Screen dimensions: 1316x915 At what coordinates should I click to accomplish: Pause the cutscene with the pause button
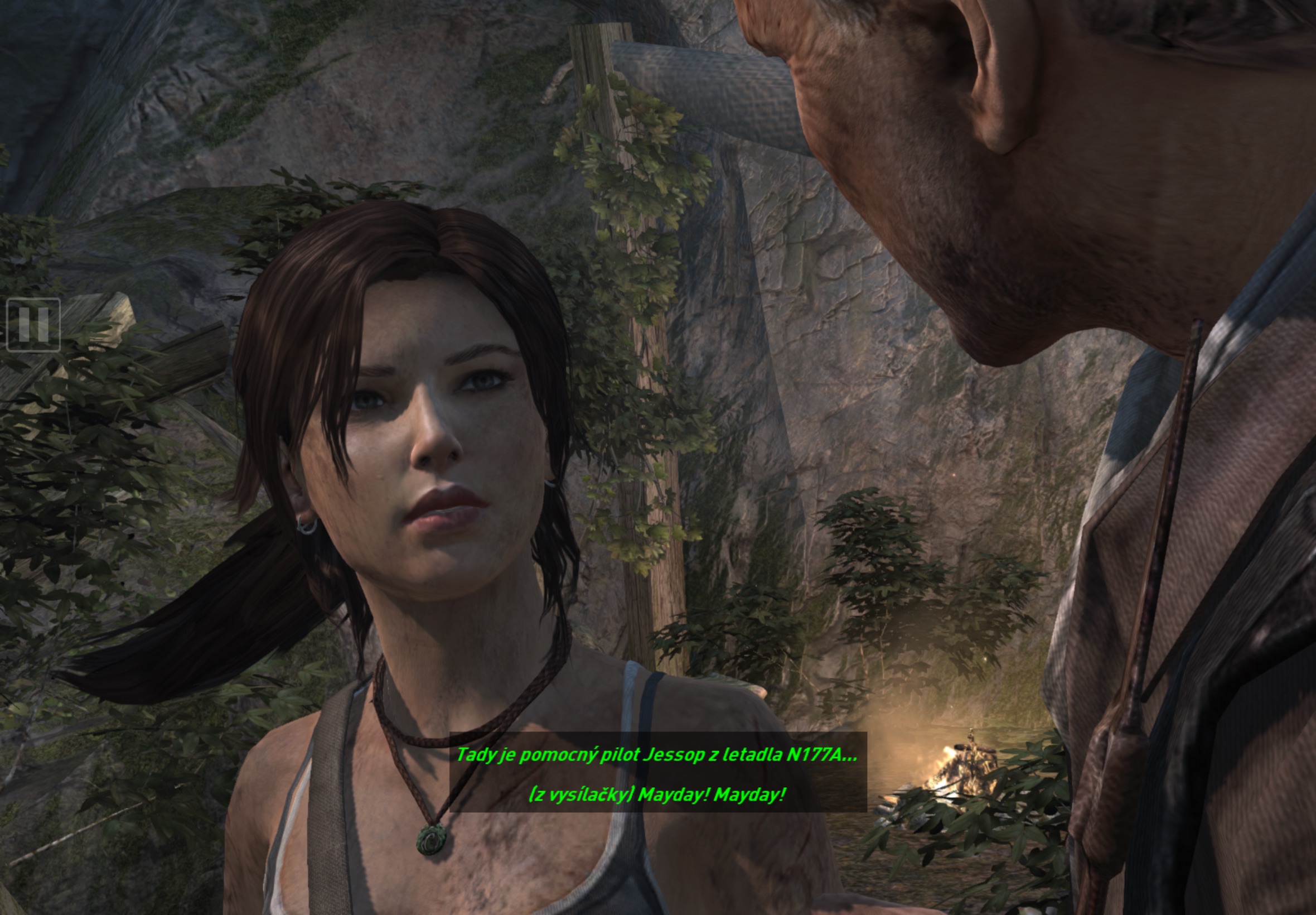click(x=33, y=325)
